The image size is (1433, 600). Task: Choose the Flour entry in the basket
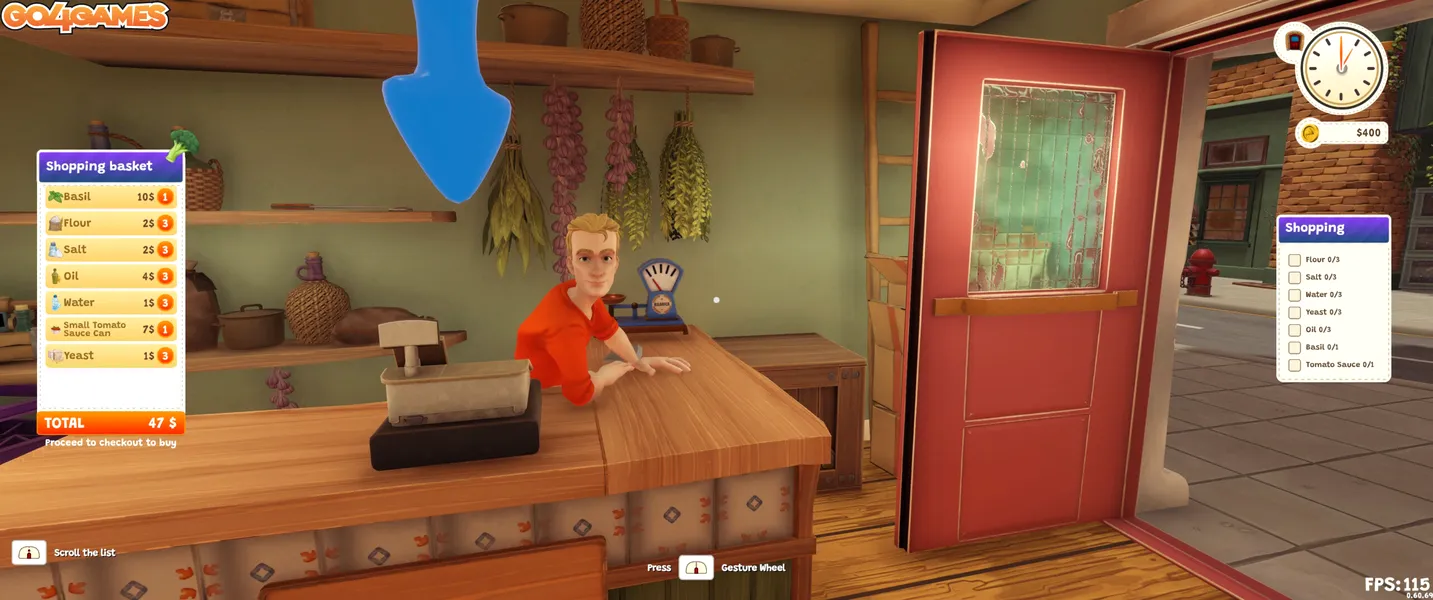pyautogui.click(x=110, y=223)
